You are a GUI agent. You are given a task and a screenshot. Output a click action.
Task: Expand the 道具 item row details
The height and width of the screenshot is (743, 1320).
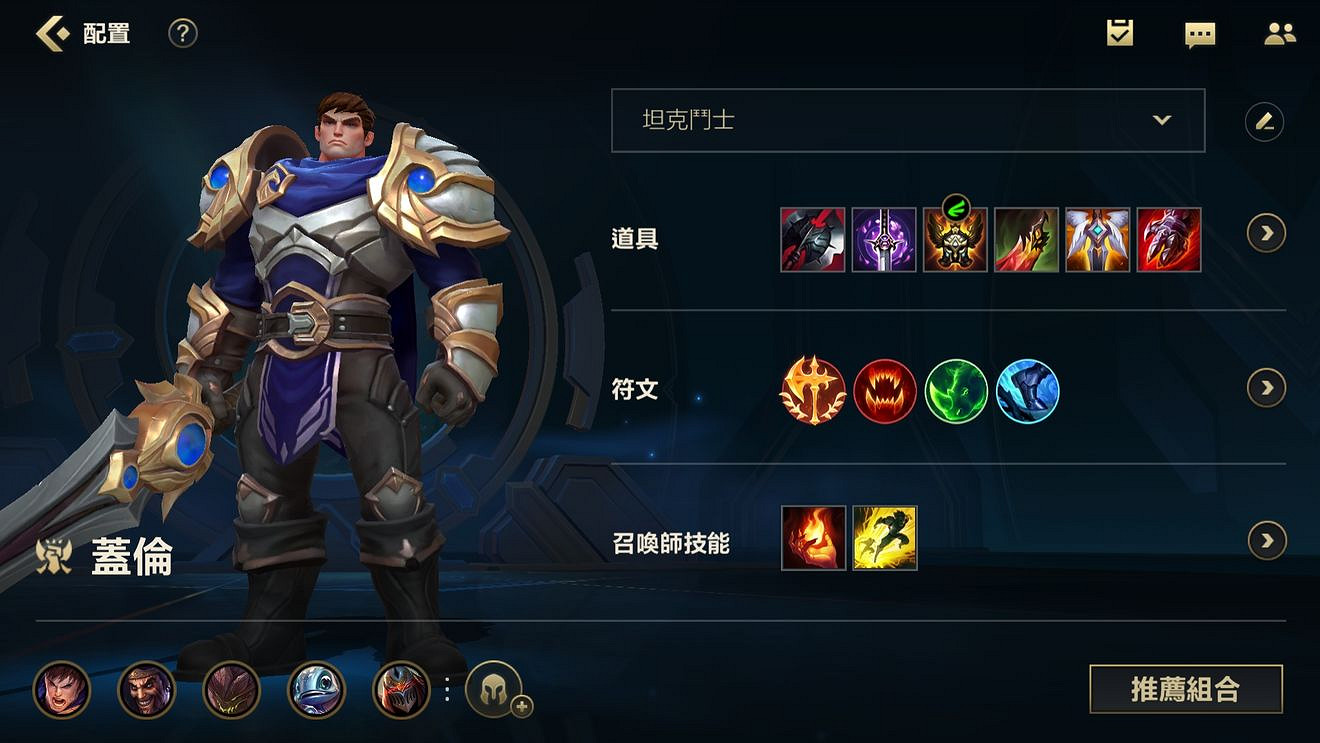[1266, 233]
